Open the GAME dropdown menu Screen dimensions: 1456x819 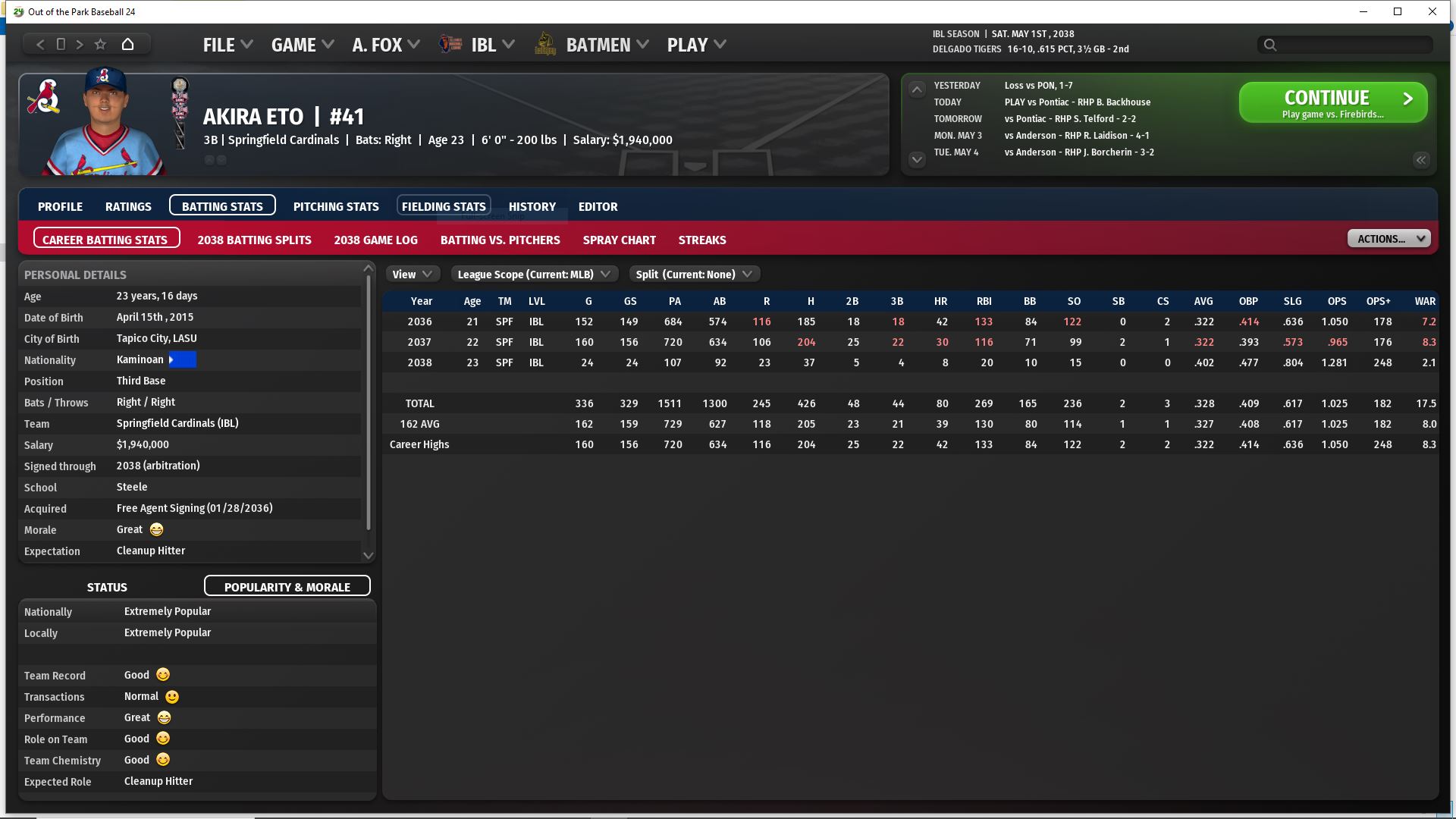[x=302, y=45]
